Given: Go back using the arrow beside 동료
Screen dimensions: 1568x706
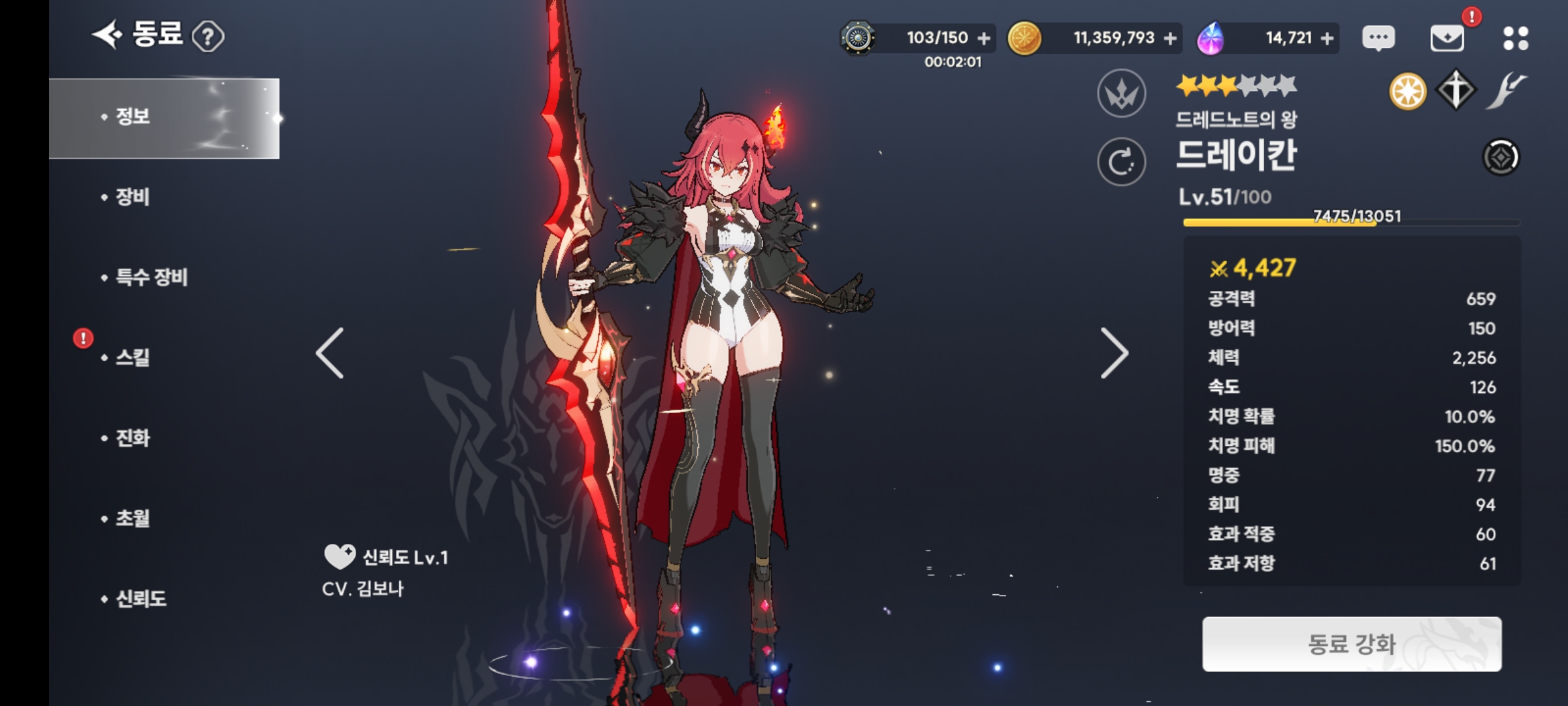Looking at the screenshot, I should [x=106, y=35].
